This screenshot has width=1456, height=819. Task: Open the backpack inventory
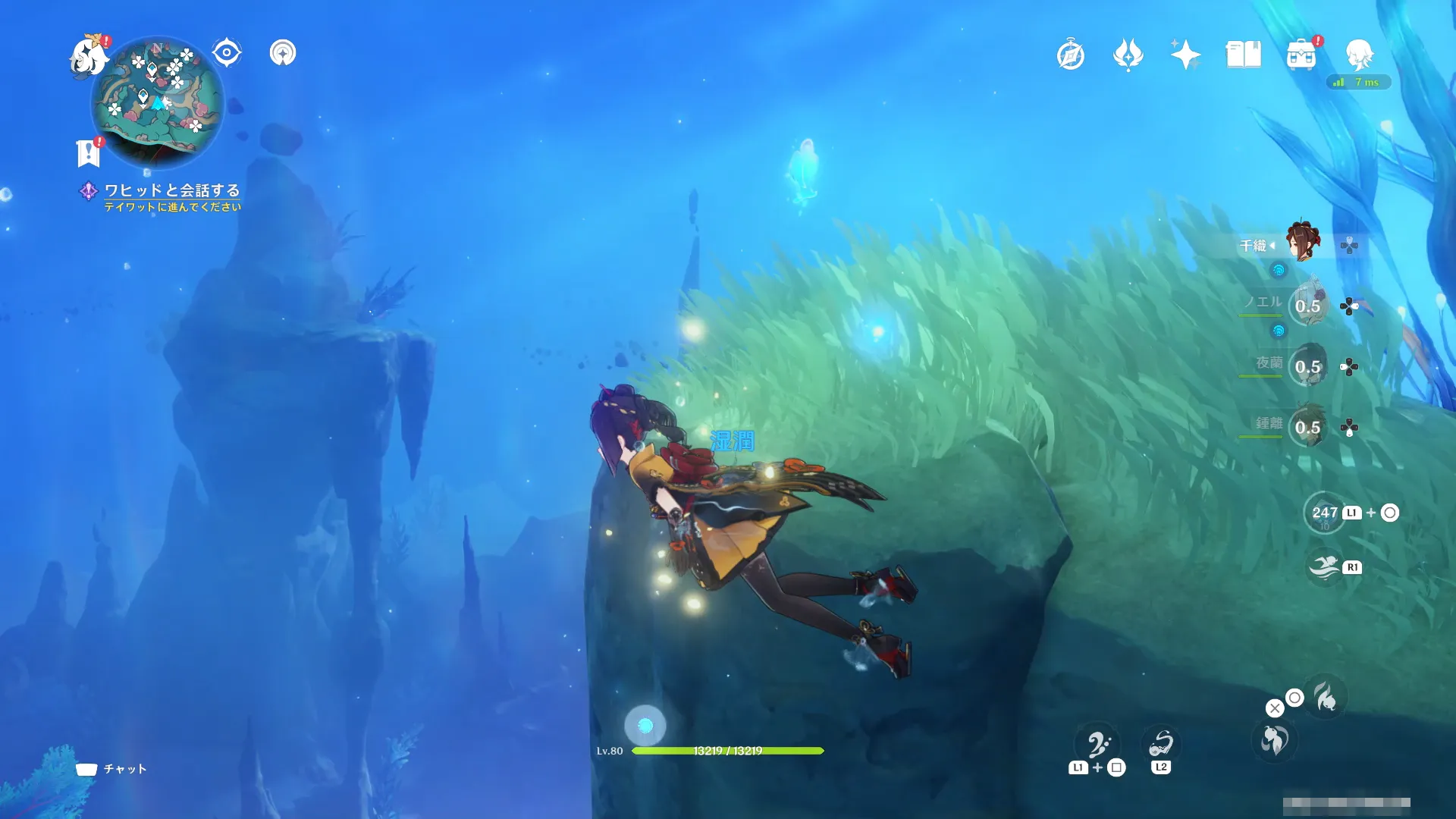(x=1301, y=55)
